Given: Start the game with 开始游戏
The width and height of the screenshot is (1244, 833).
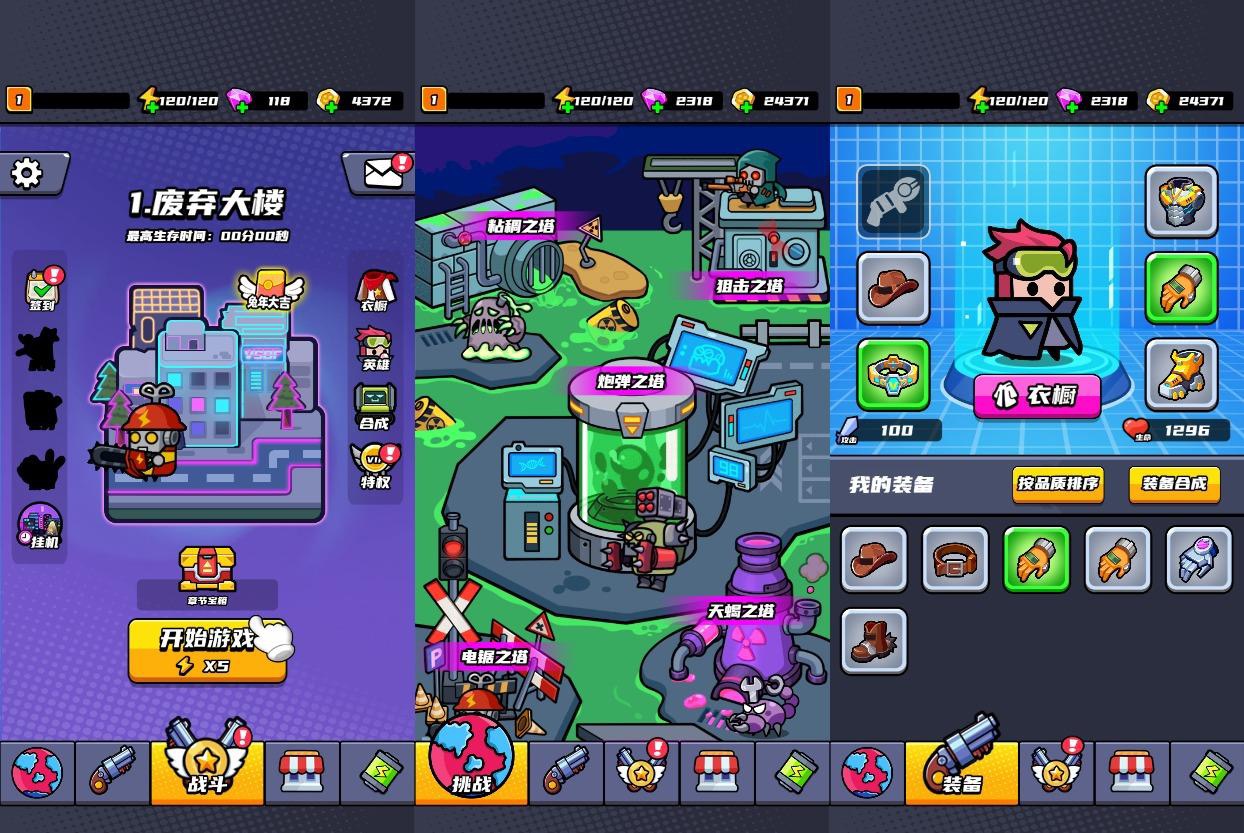Looking at the screenshot, I should click(x=207, y=650).
